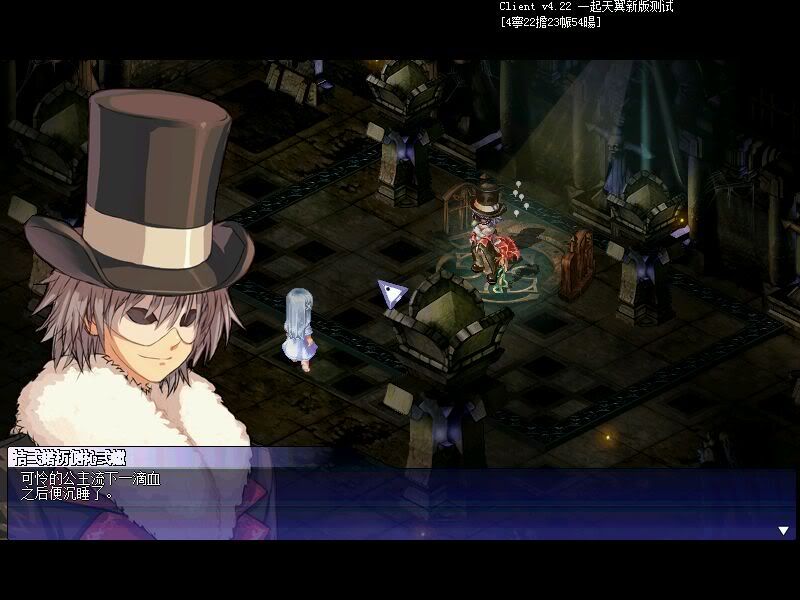Advance dialogue with the white down arrow
This screenshot has height=600, width=800.
click(783, 530)
